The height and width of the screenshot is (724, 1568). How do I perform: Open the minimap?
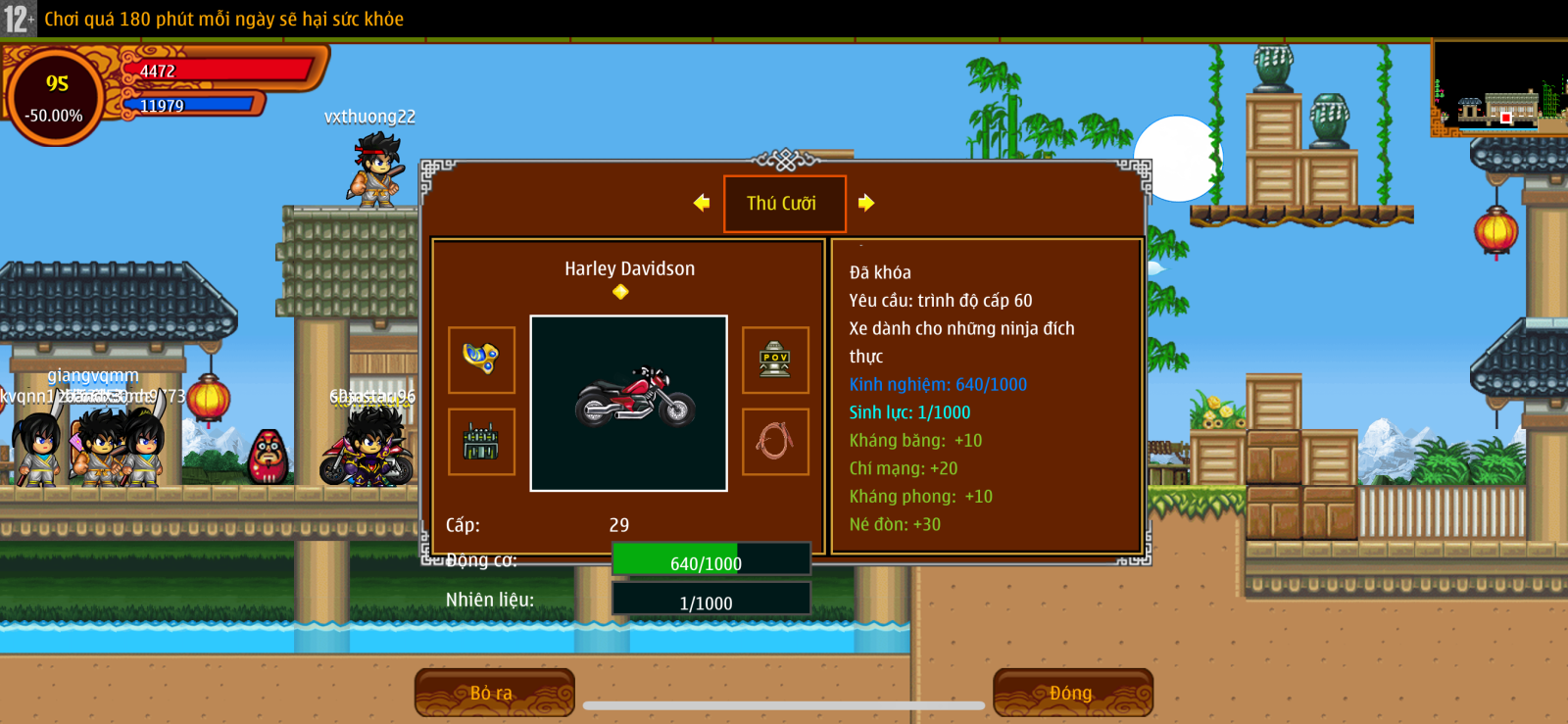1498,88
